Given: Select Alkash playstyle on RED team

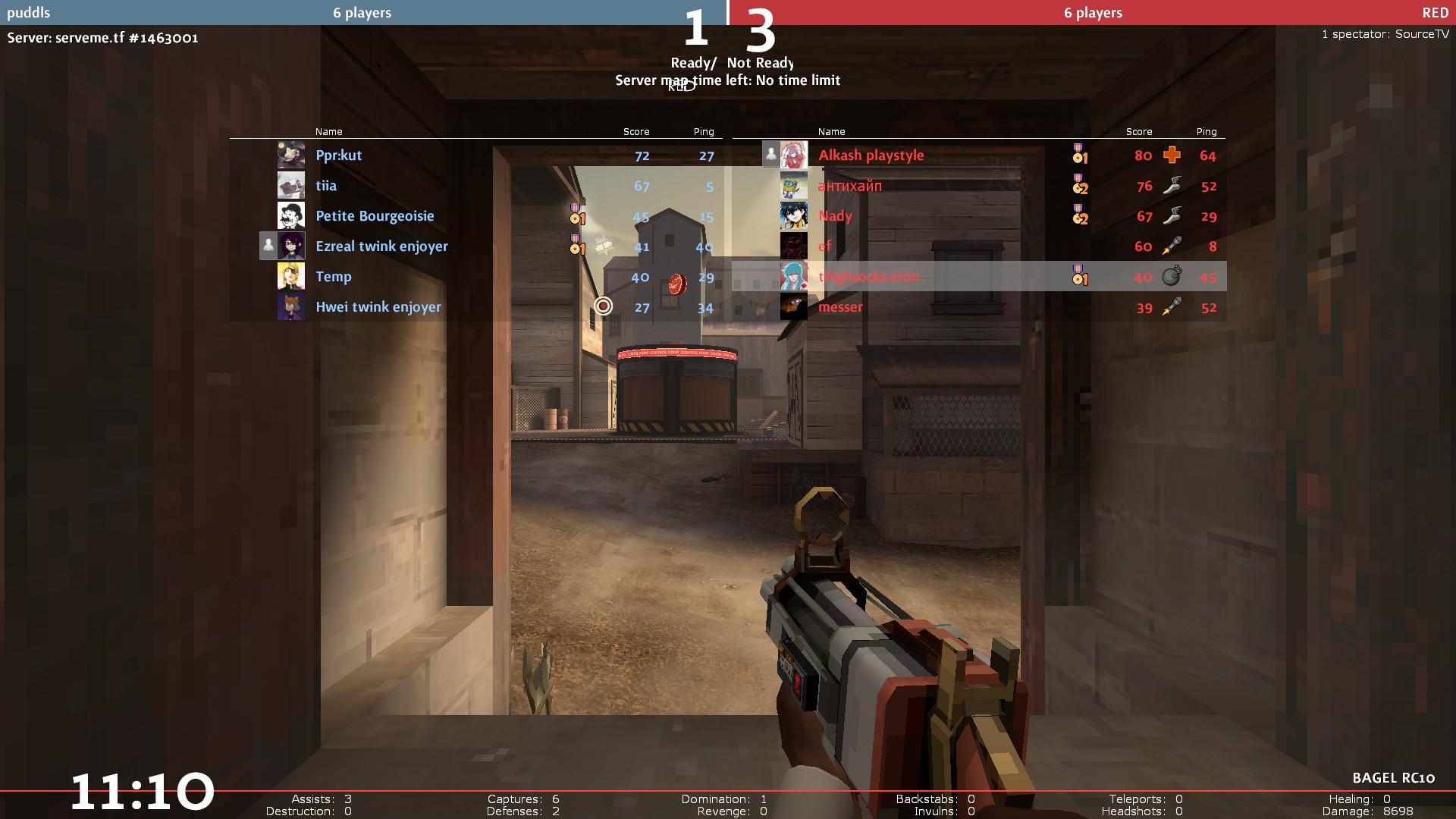Looking at the screenshot, I should [871, 155].
